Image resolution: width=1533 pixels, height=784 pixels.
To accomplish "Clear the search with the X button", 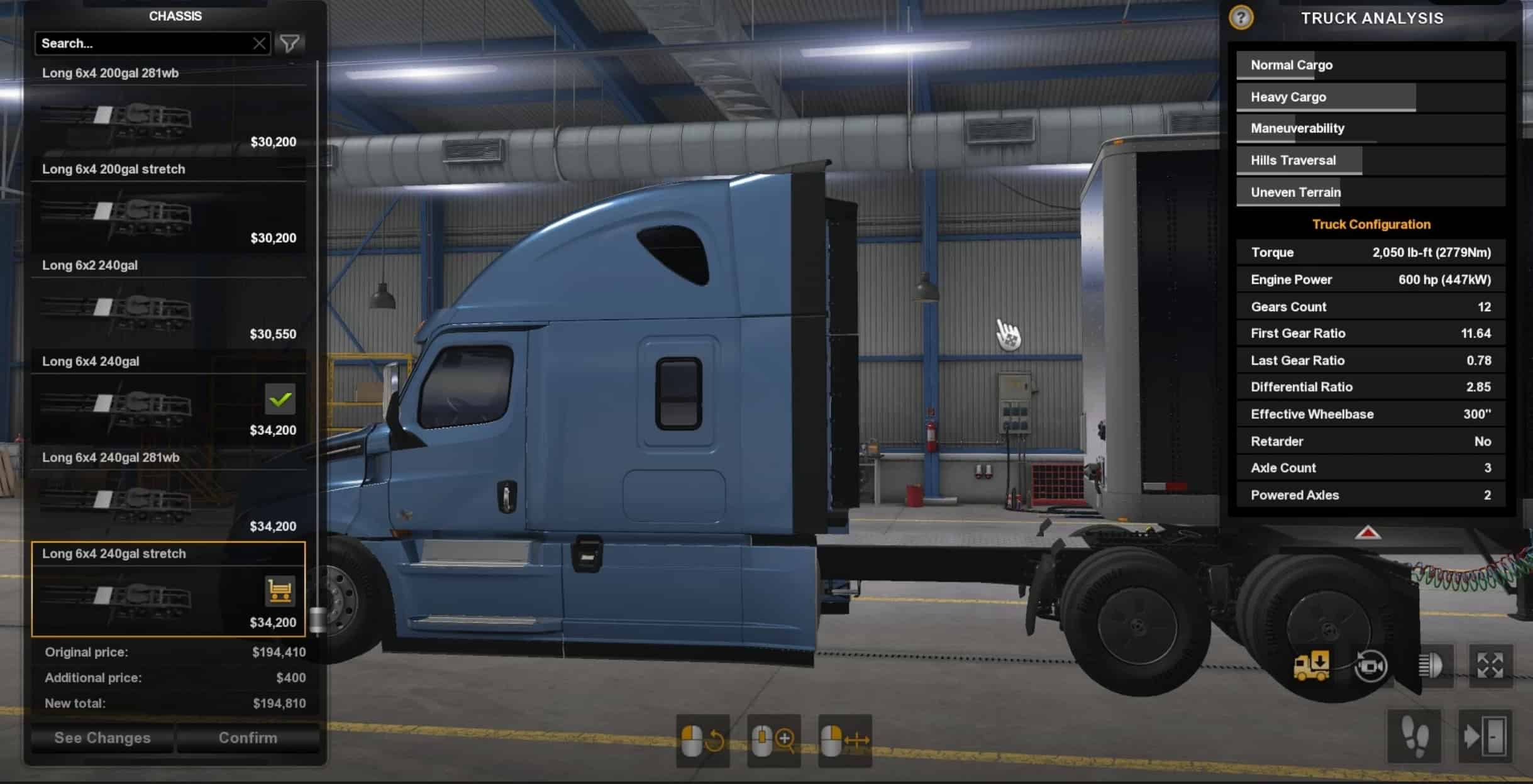I will pos(259,43).
